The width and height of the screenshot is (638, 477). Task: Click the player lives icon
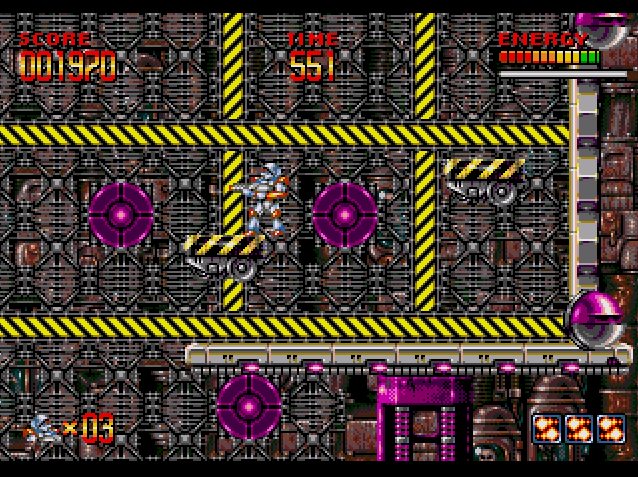click(x=43, y=429)
